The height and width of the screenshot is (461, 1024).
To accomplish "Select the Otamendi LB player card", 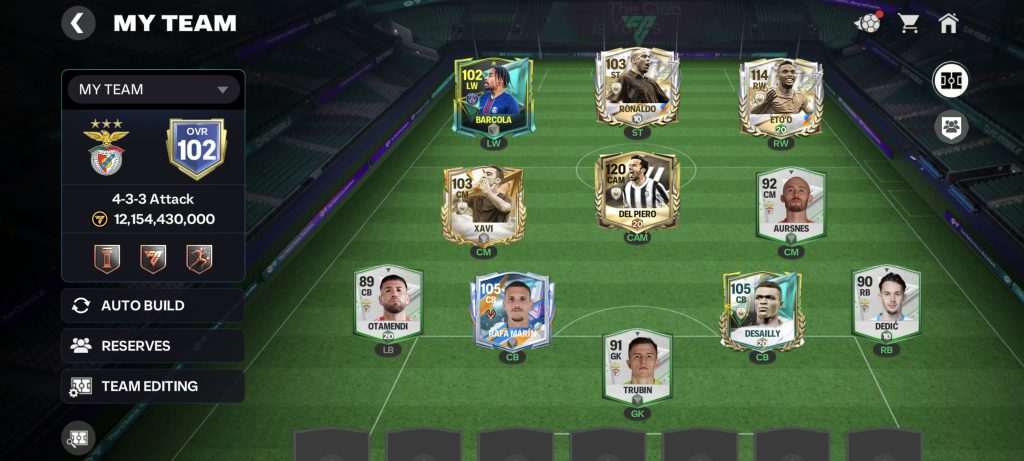I will 388,302.
